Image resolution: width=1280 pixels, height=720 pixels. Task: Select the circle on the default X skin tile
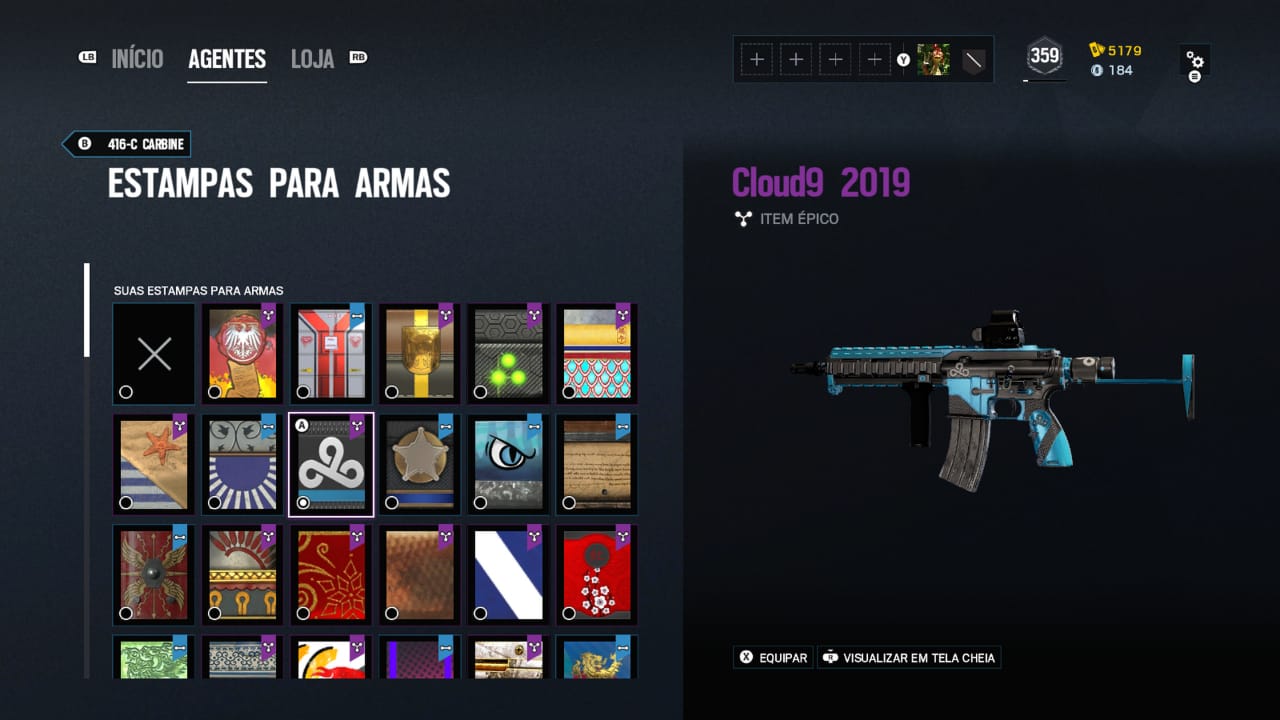point(126,392)
